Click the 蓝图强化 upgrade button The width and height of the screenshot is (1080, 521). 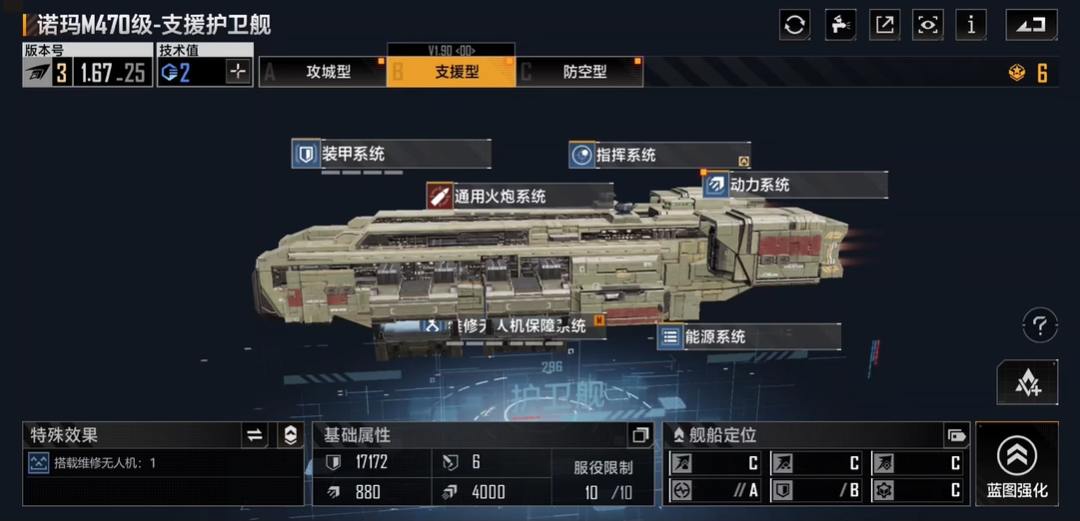tap(1017, 463)
